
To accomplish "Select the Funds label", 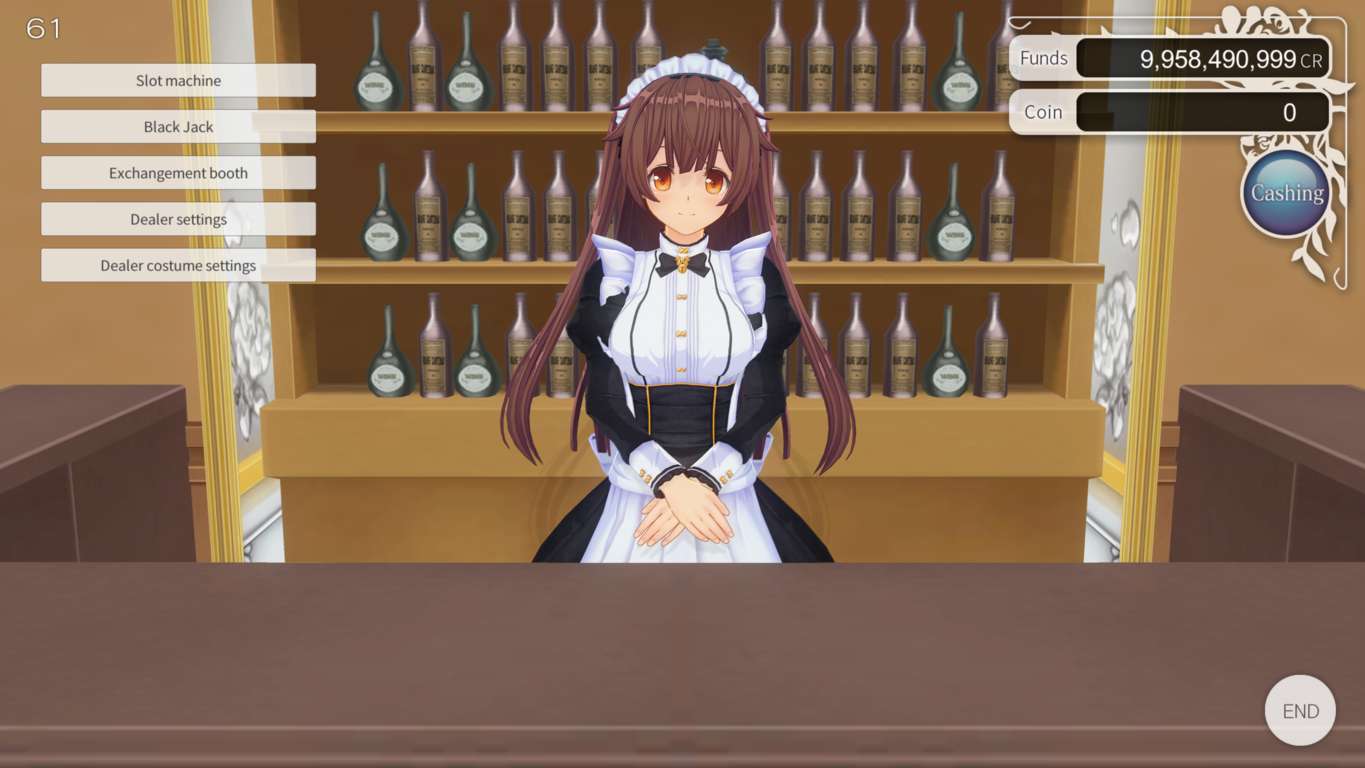I will click(1043, 58).
